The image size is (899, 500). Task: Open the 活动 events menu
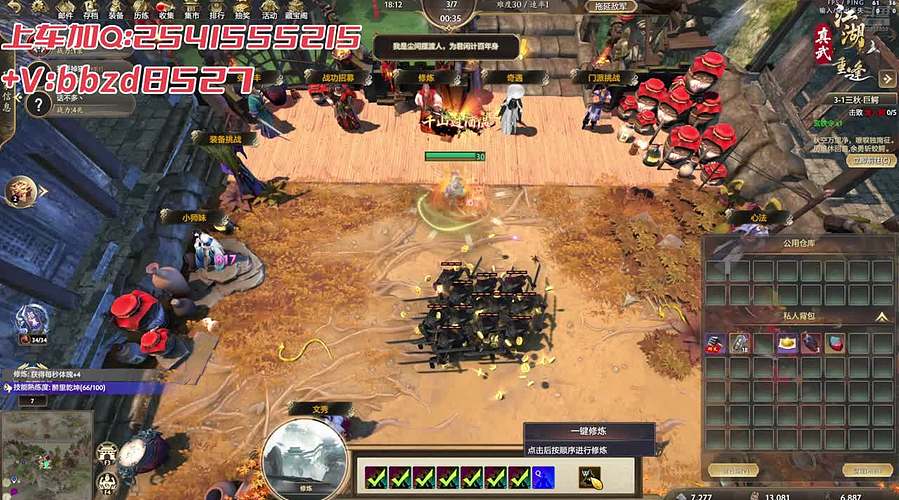(x=269, y=9)
